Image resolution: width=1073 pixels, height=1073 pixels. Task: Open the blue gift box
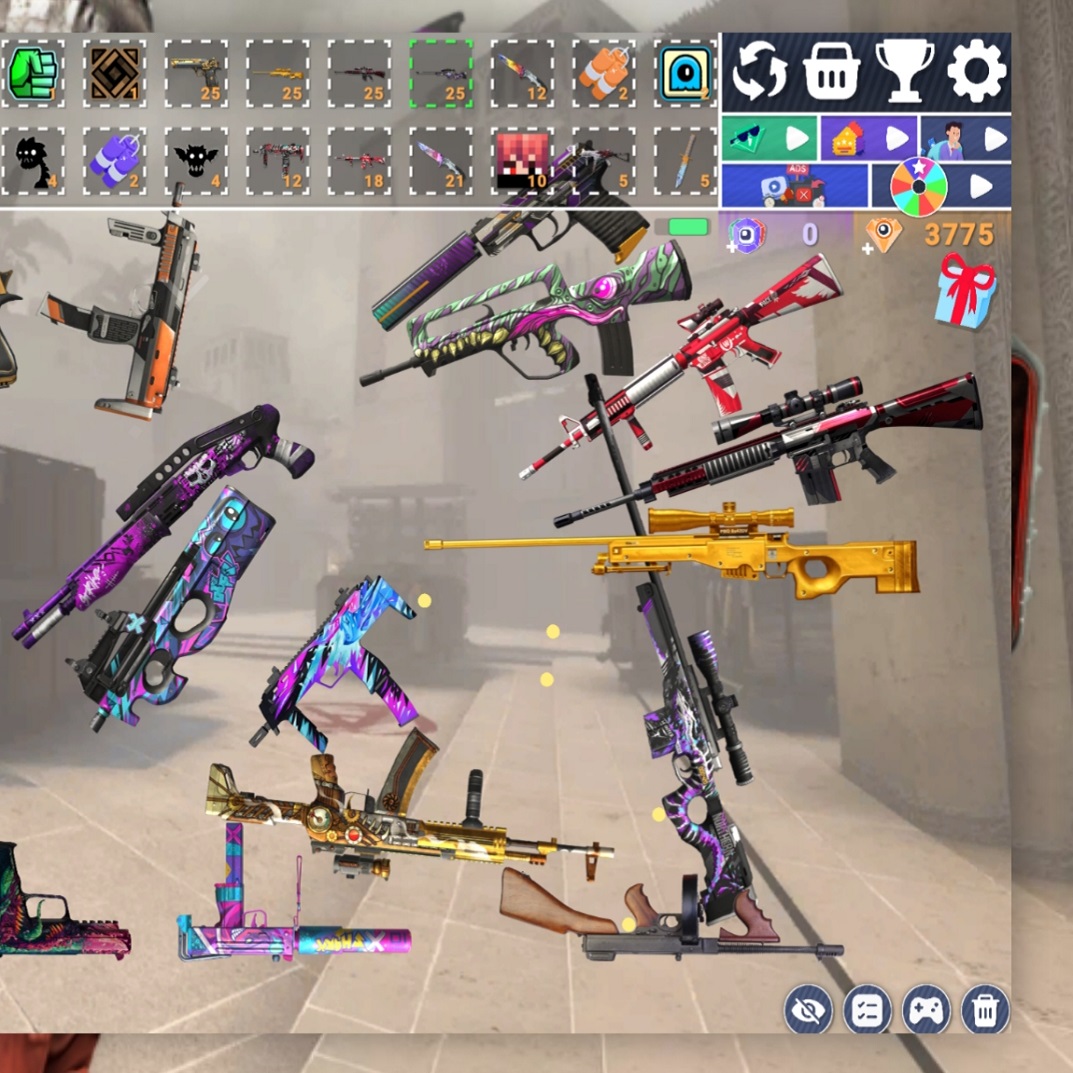coord(965,290)
